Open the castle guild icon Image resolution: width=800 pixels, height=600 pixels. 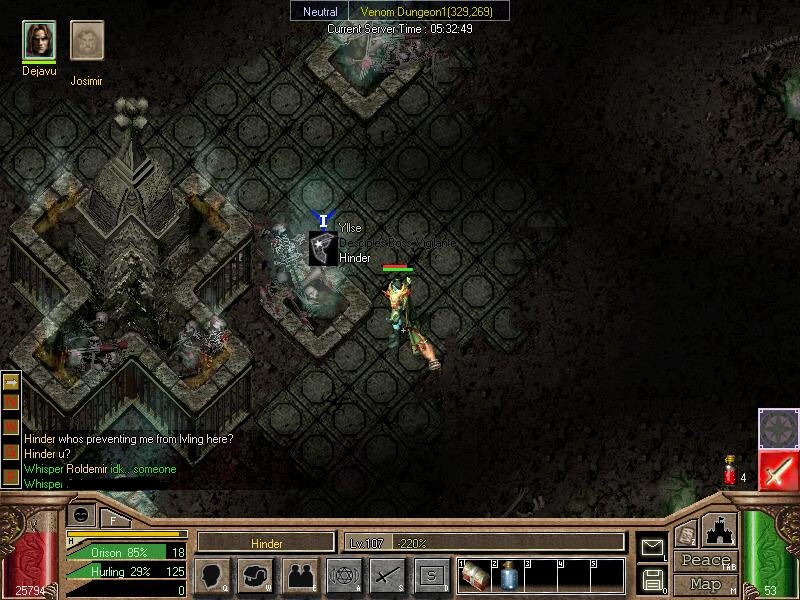point(719,530)
